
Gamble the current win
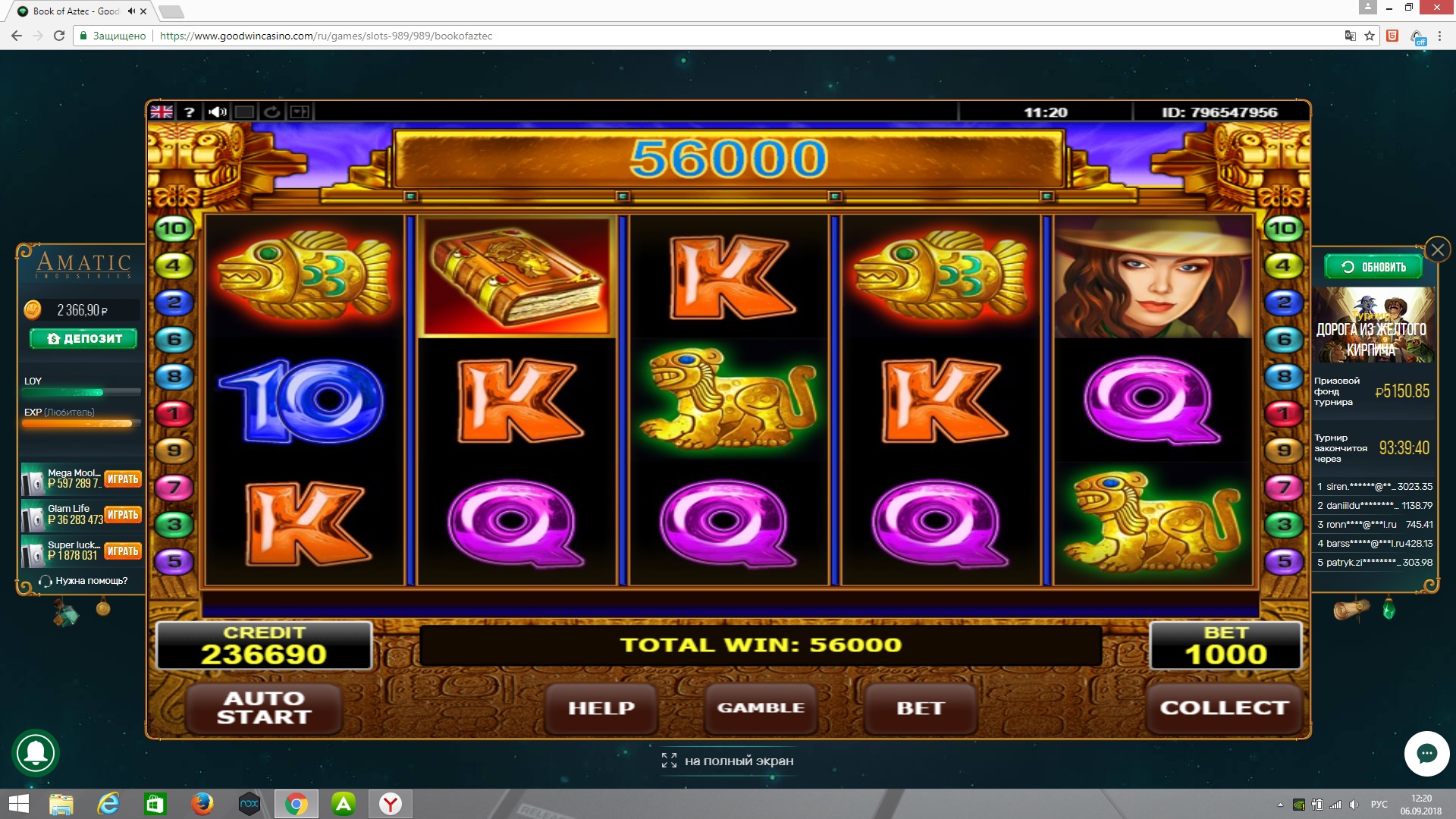click(x=761, y=708)
